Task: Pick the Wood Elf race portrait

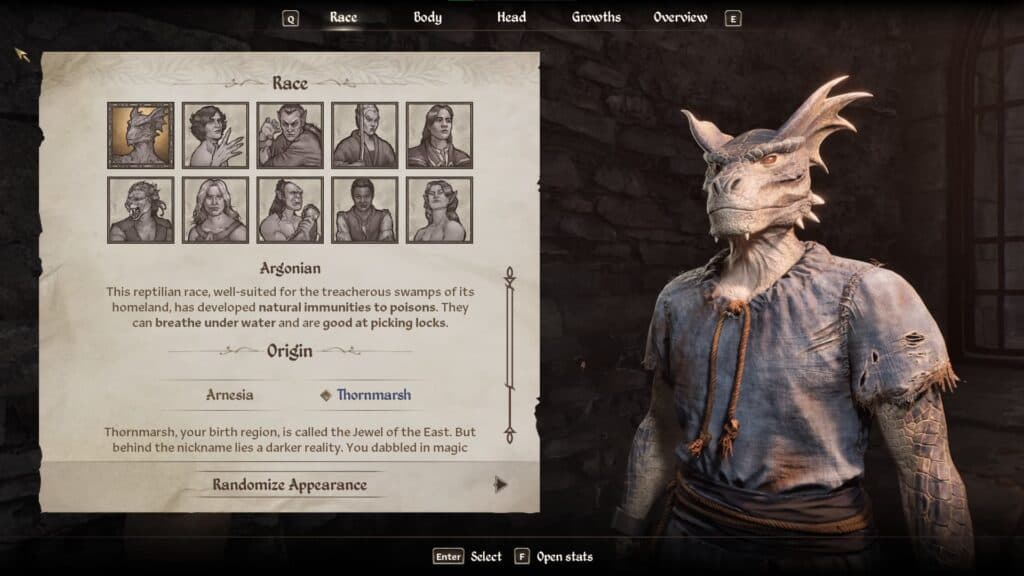Action: (440, 210)
